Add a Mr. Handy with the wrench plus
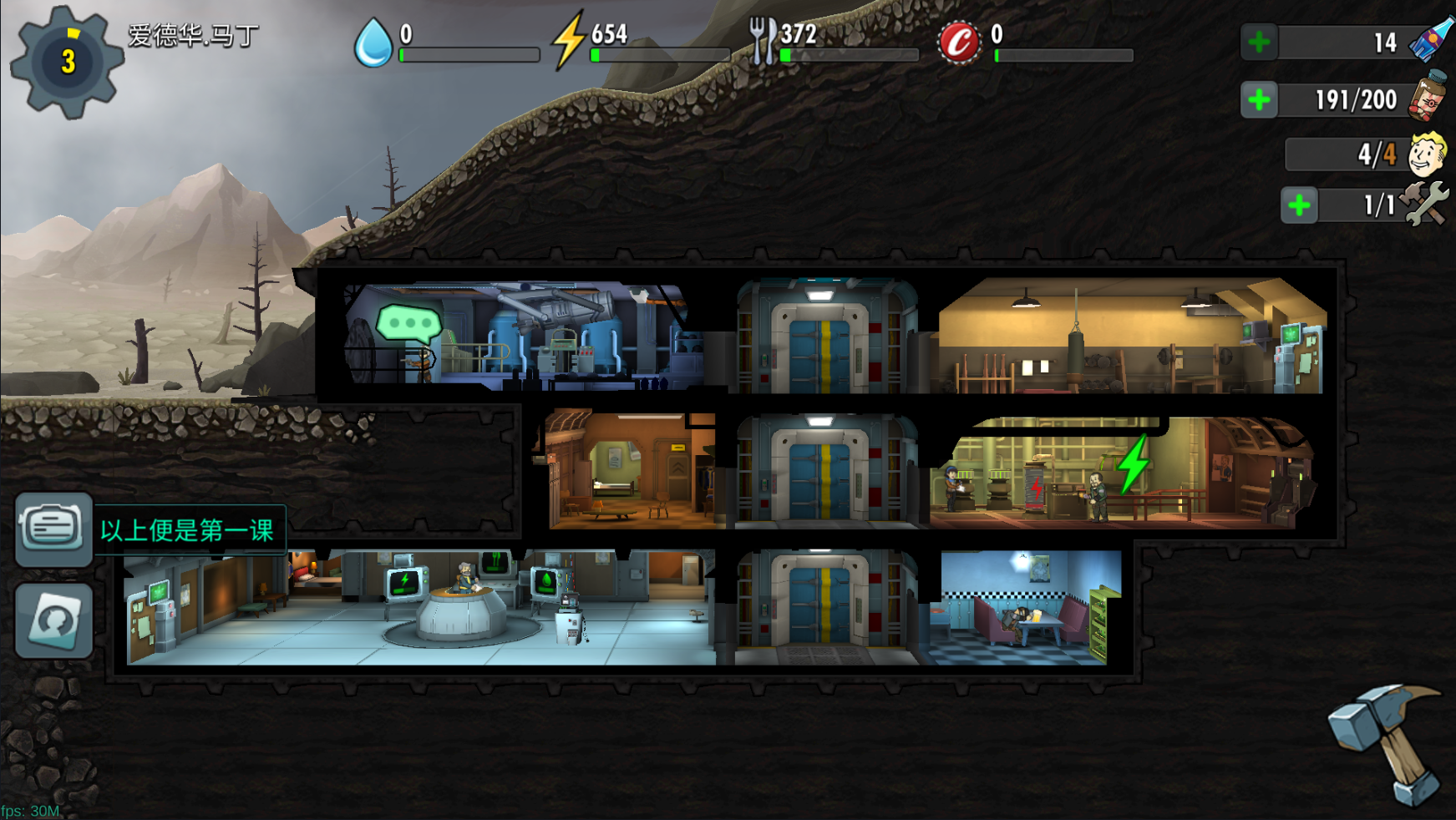 pyautogui.click(x=1299, y=205)
